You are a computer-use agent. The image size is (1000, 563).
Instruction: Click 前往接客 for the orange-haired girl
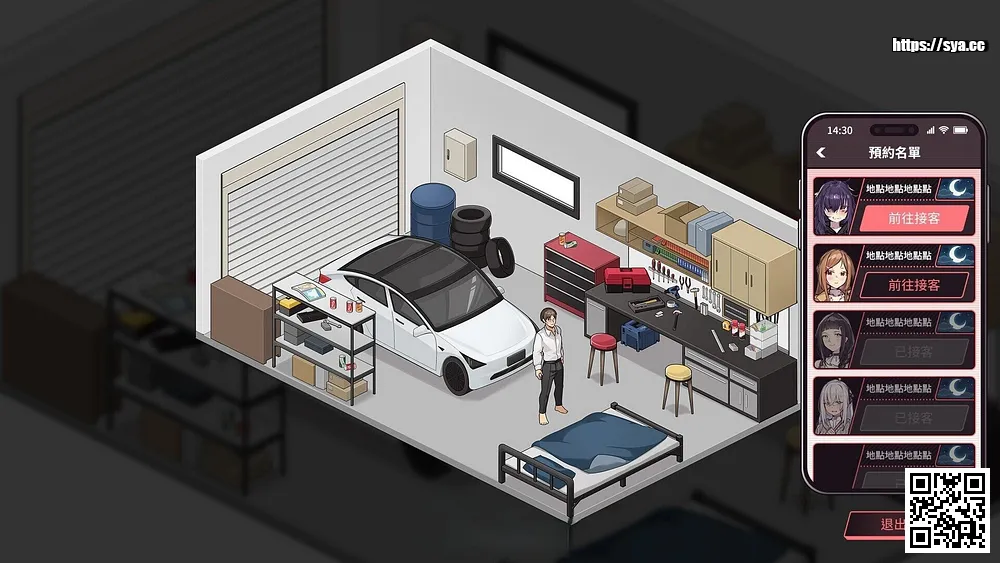coord(914,285)
